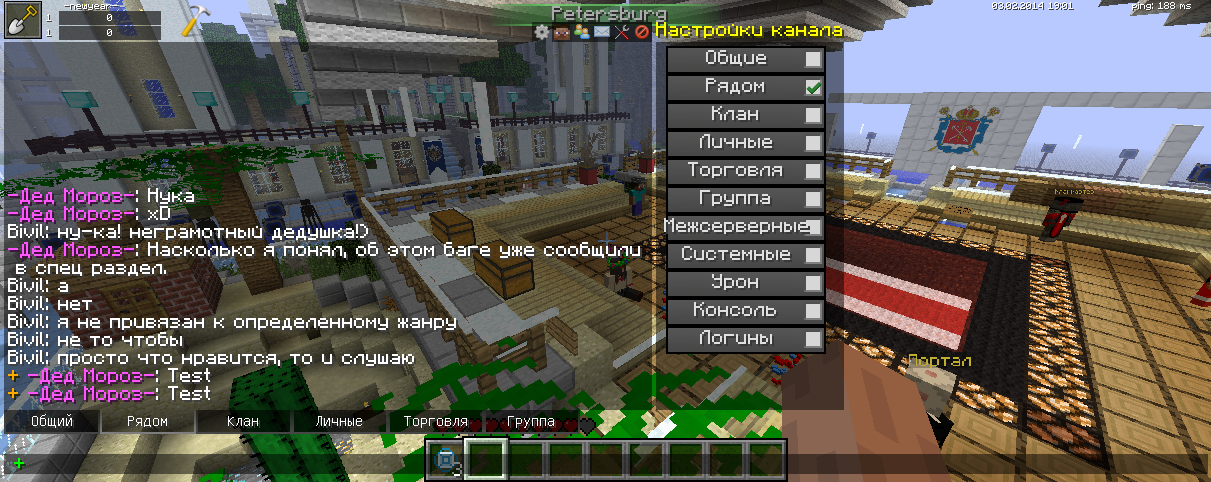Toggle the Личные channel option
Screen dimensions: 1211x482
pos(813,143)
